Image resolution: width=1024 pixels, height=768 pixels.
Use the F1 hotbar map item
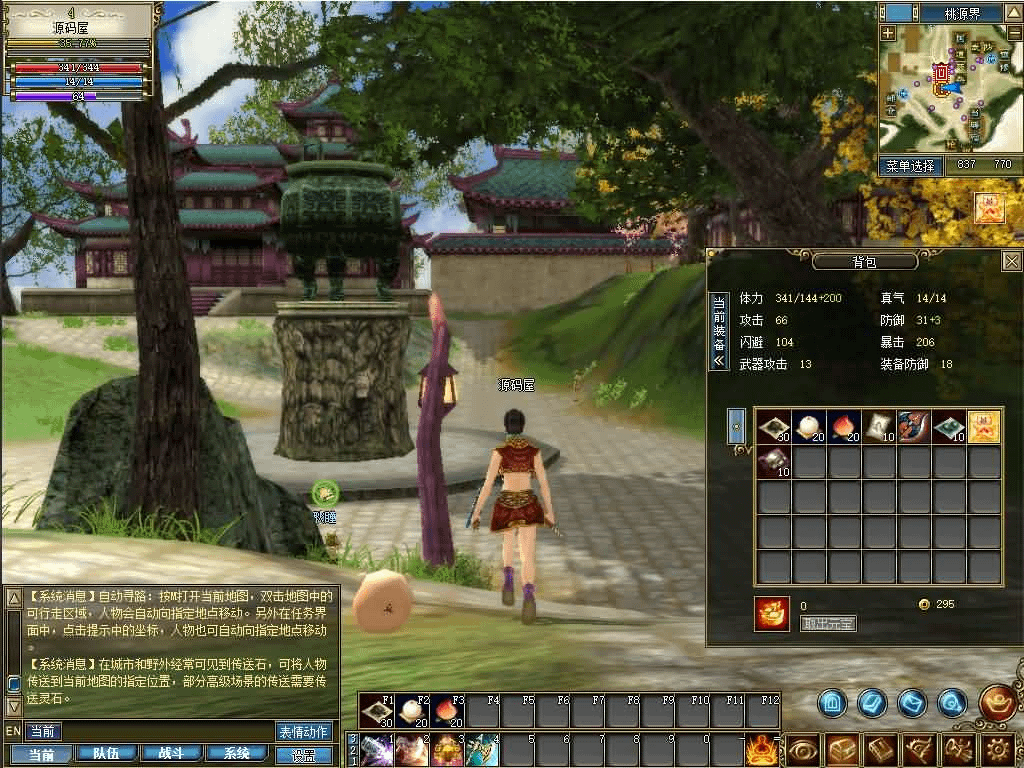[x=378, y=711]
